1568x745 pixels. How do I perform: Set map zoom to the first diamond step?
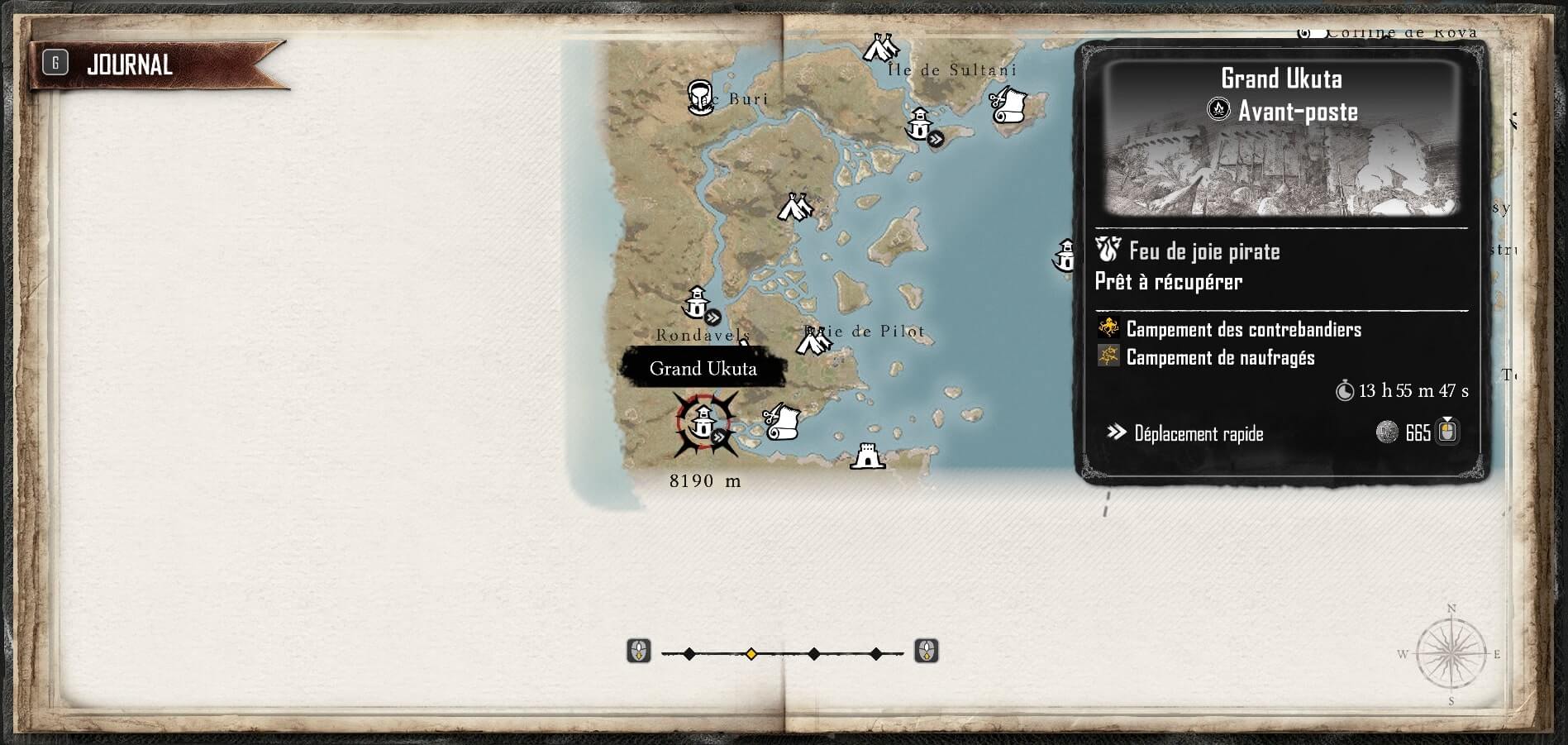click(689, 654)
